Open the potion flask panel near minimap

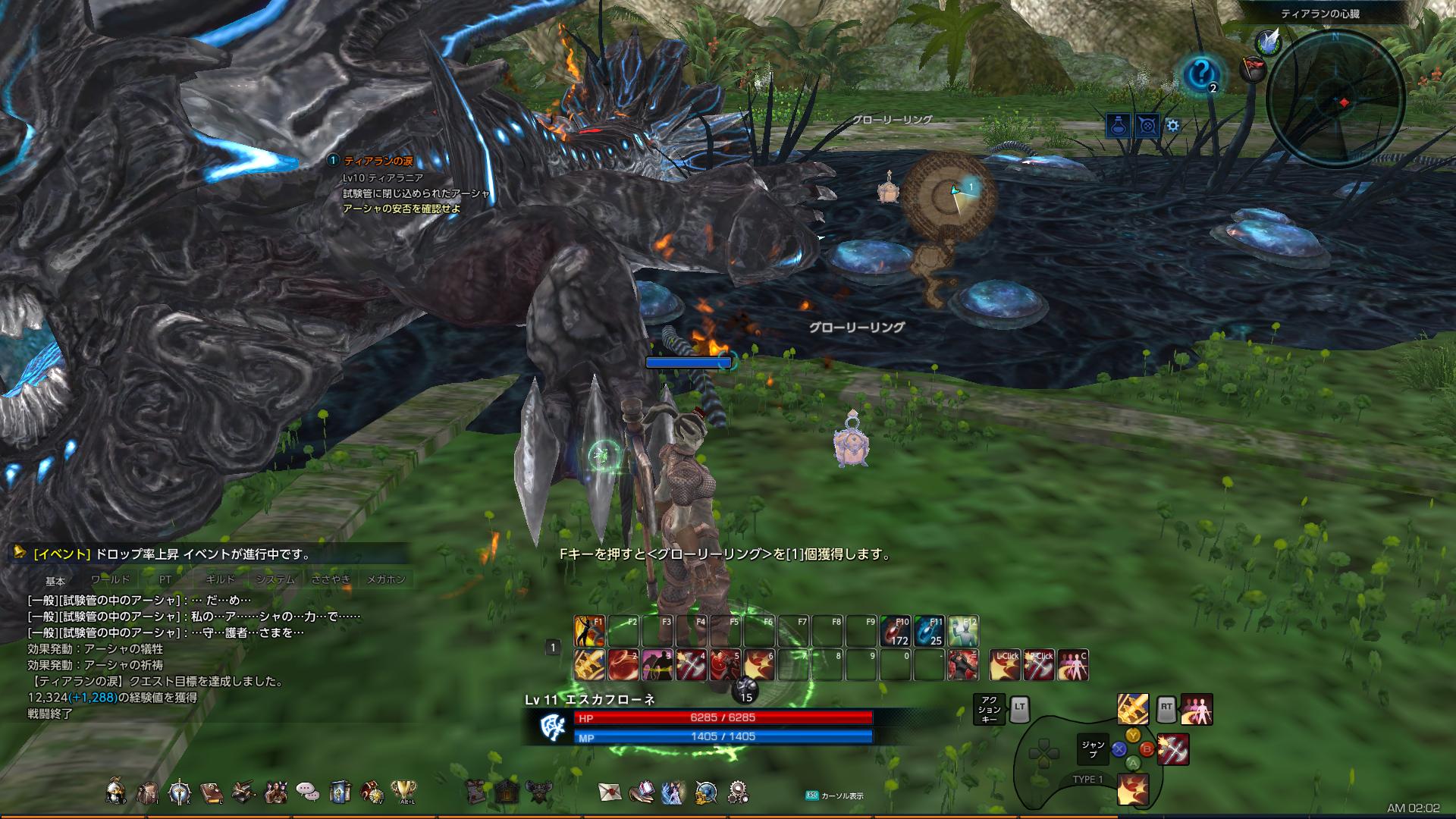pos(1117,124)
